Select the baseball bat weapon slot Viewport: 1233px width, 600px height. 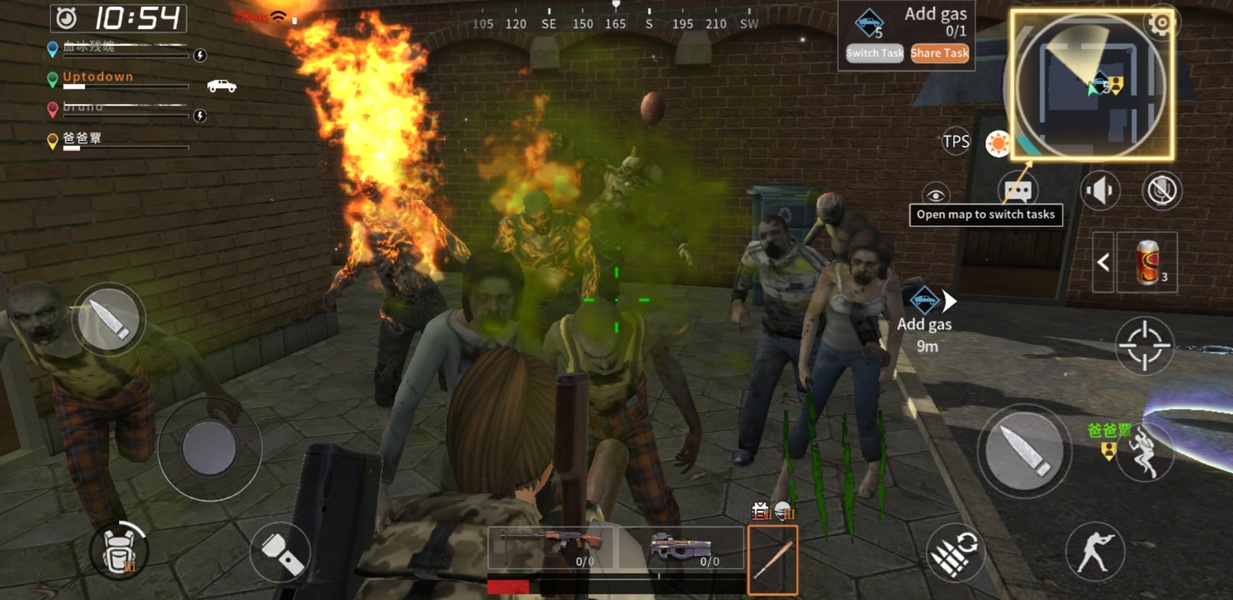tap(772, 560)
